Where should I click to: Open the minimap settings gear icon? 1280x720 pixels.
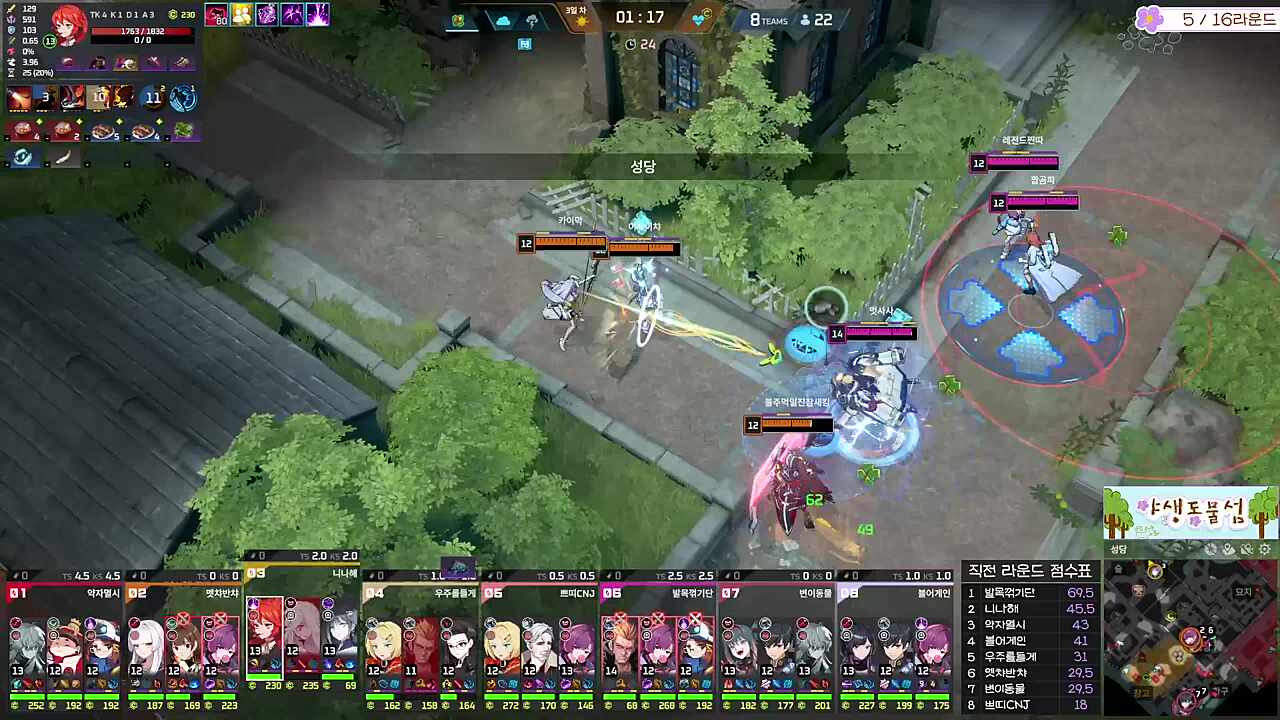(x=1263, y=548)
